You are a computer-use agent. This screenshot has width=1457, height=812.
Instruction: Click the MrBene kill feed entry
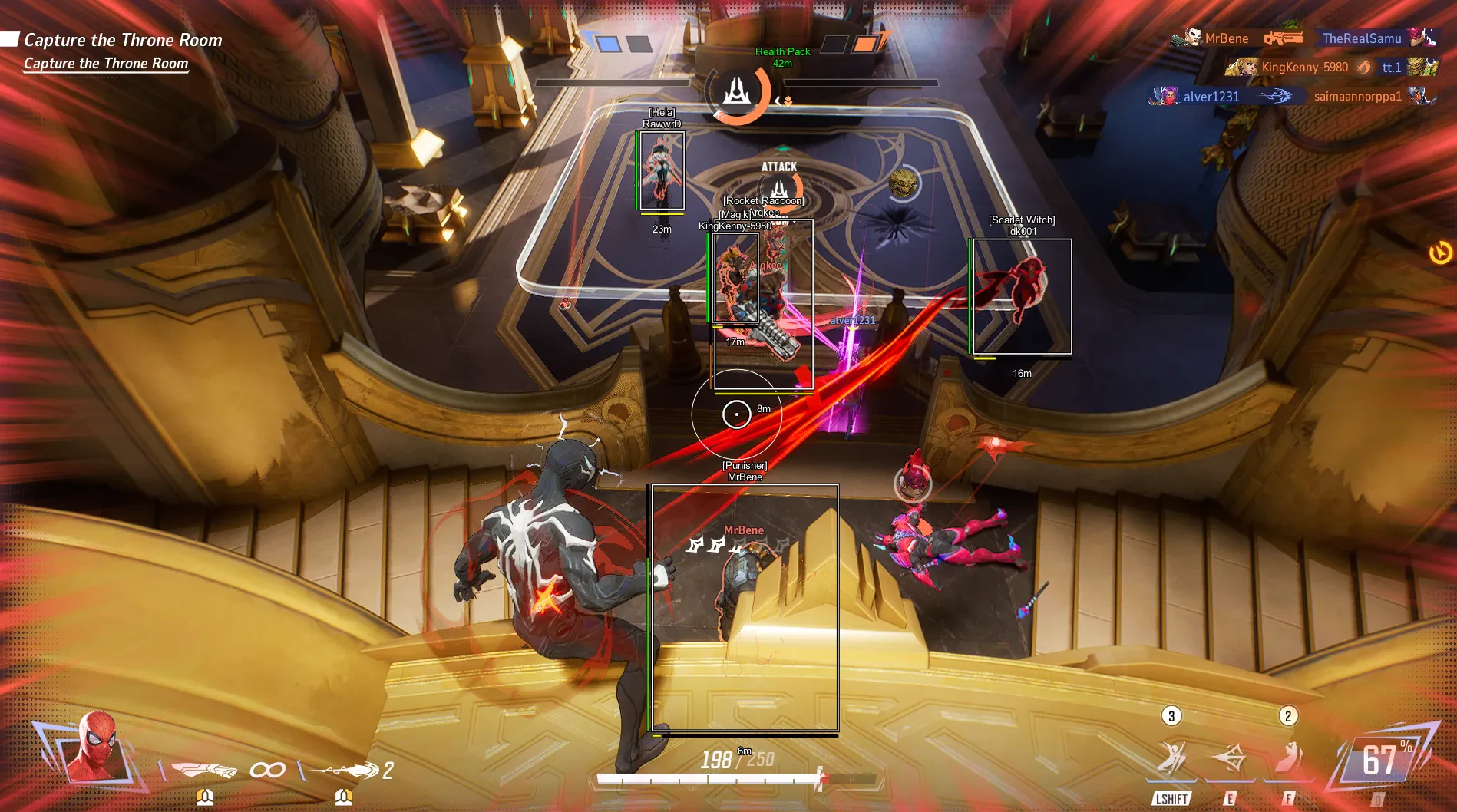tap(1225, 38)
